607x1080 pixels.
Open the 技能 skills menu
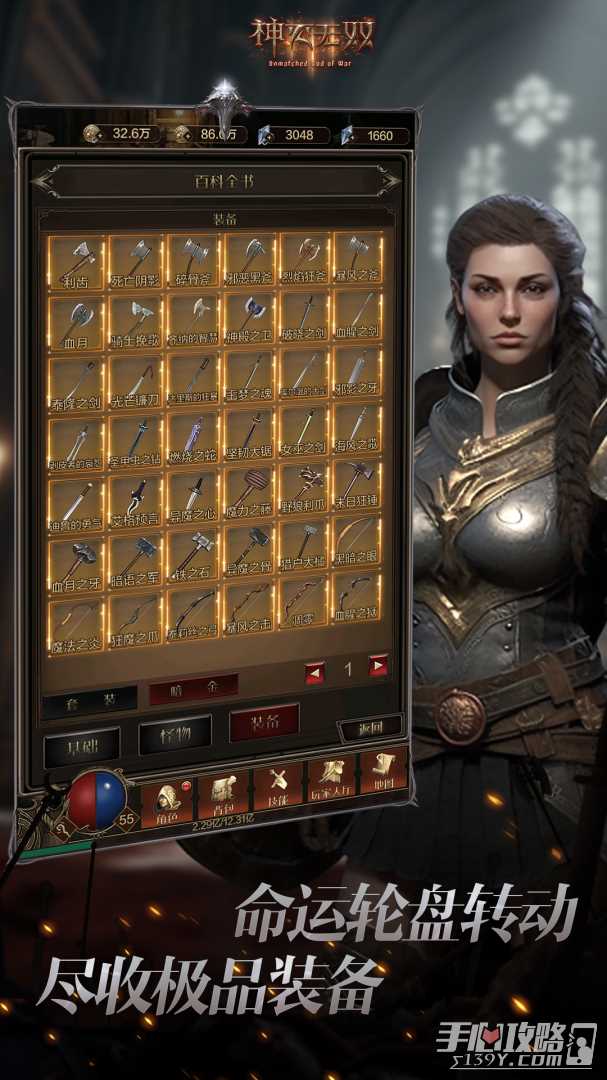275,788
